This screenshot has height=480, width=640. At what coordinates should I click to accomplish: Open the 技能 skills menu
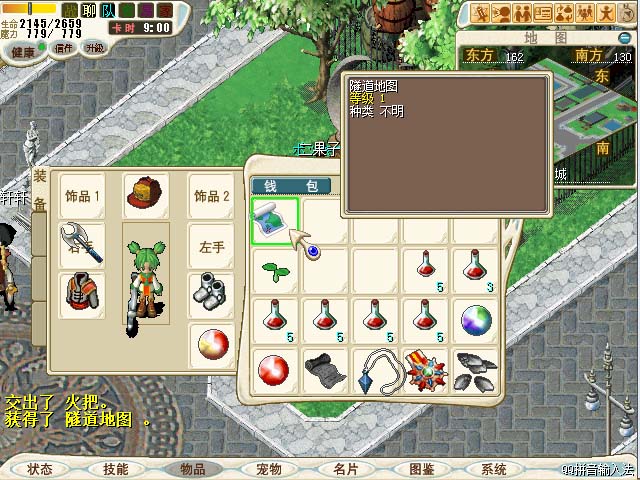(116, 468)
